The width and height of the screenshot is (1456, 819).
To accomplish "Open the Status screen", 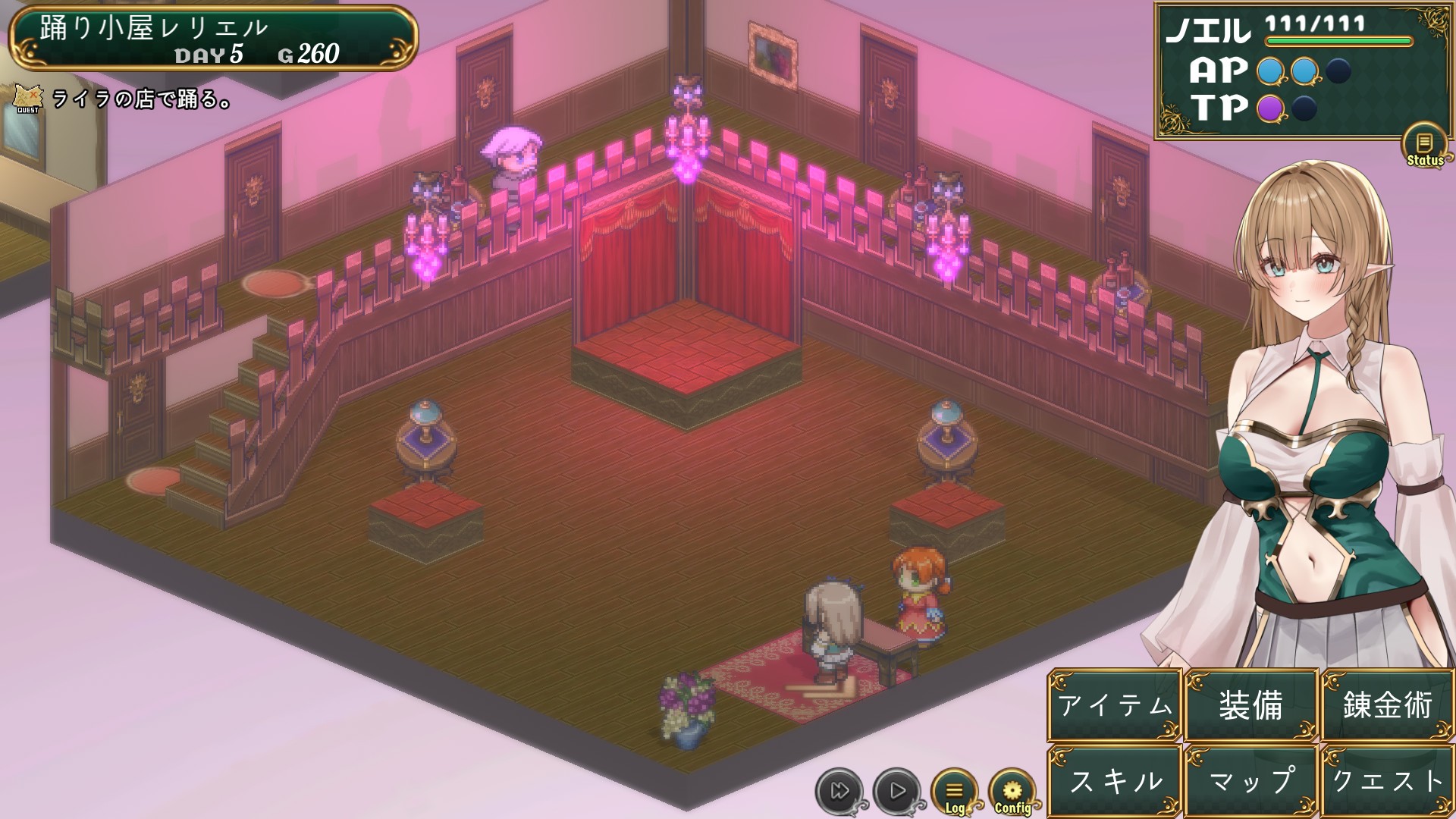I will 1425,146.
